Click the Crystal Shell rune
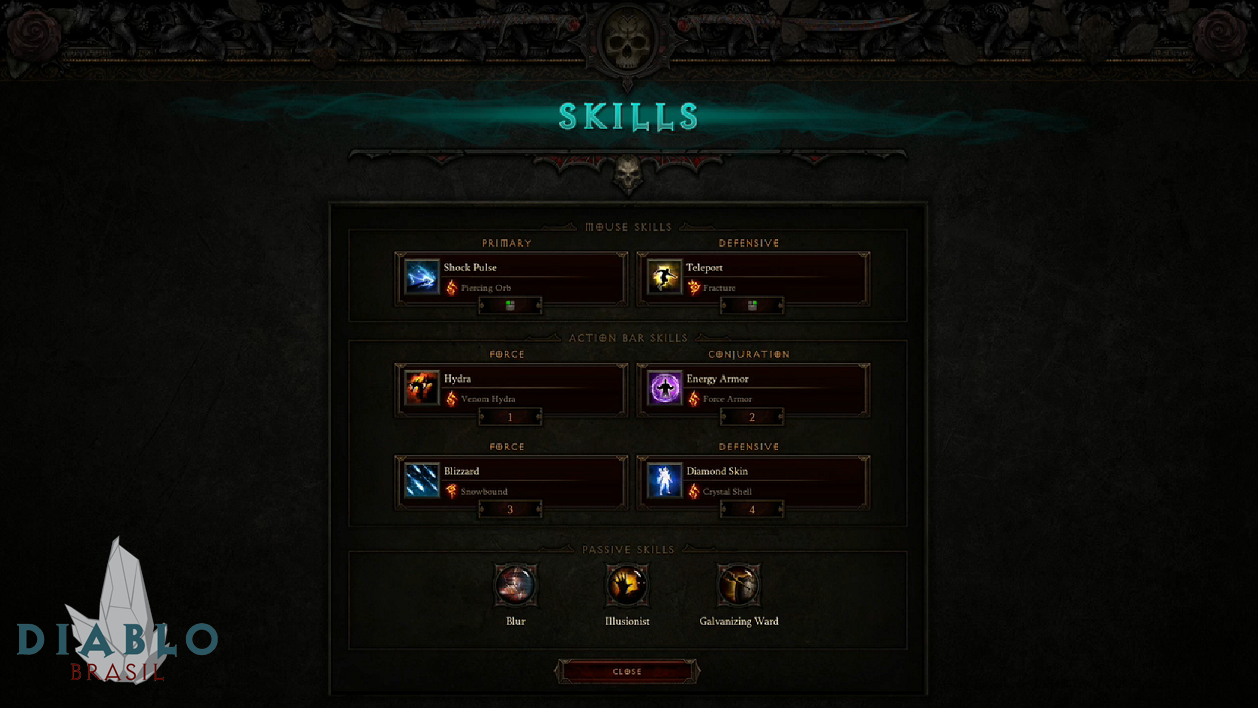 [719, 492]
